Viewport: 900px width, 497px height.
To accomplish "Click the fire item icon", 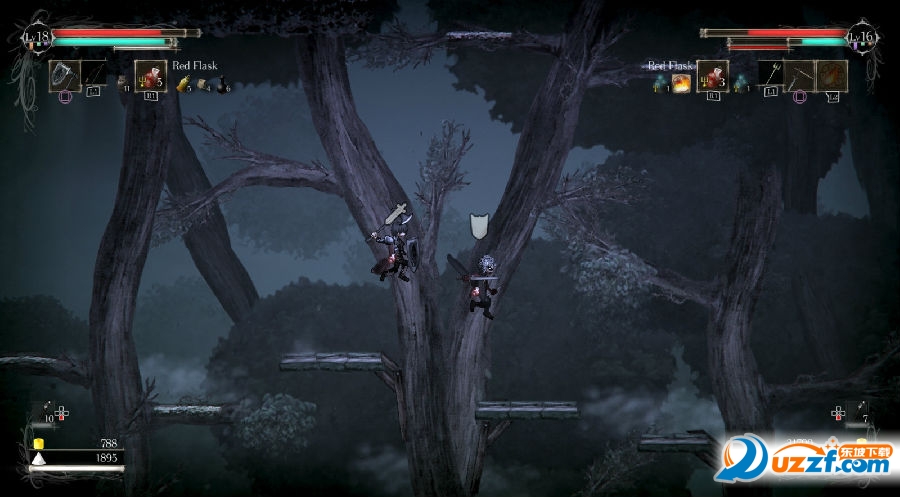I will click(x=682, y=84).
